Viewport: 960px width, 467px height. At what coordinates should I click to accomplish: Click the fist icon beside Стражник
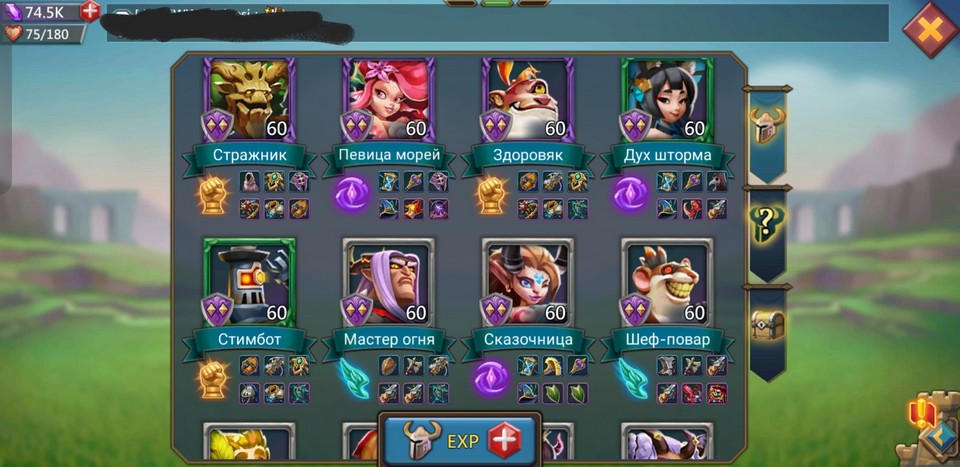pos(213,194)
